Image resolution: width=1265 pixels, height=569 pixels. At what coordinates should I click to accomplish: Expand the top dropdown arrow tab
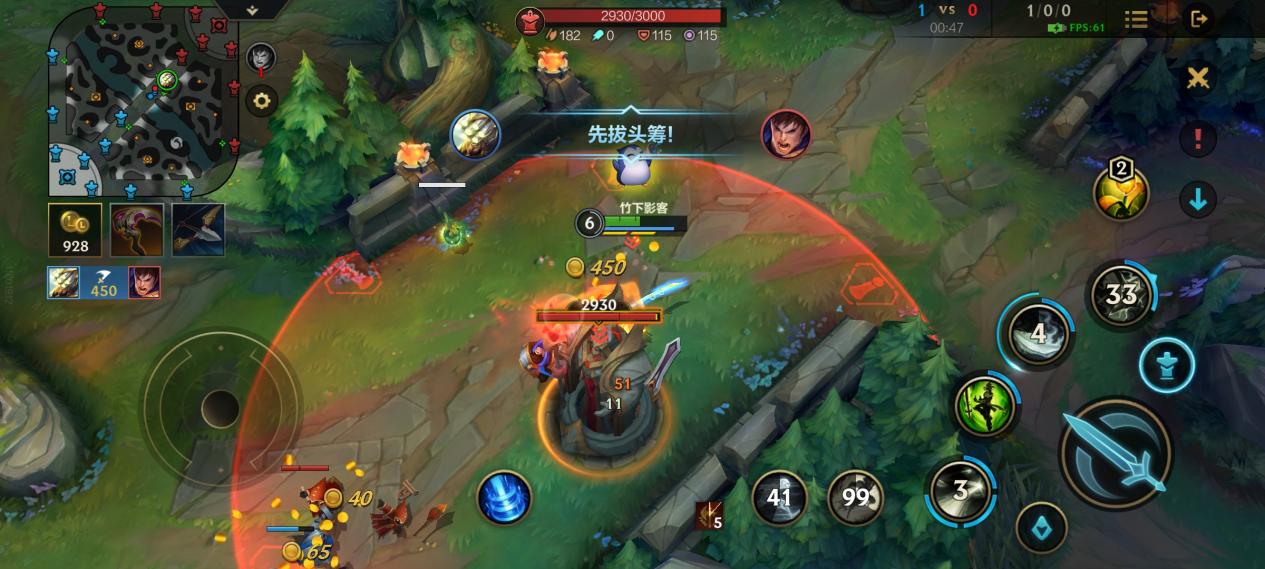[251, 9]
